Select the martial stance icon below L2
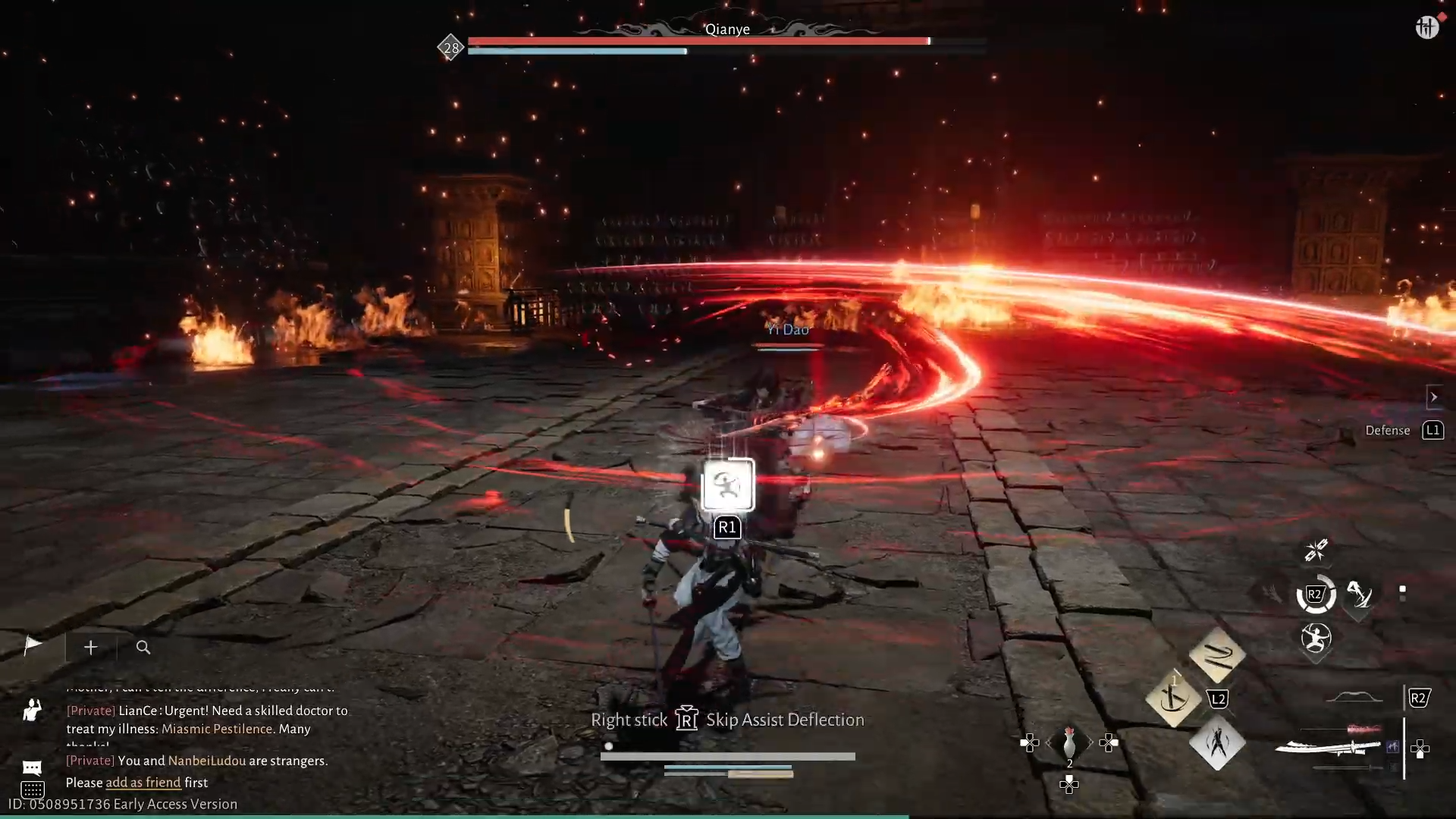 click(x=1217, y=745)
